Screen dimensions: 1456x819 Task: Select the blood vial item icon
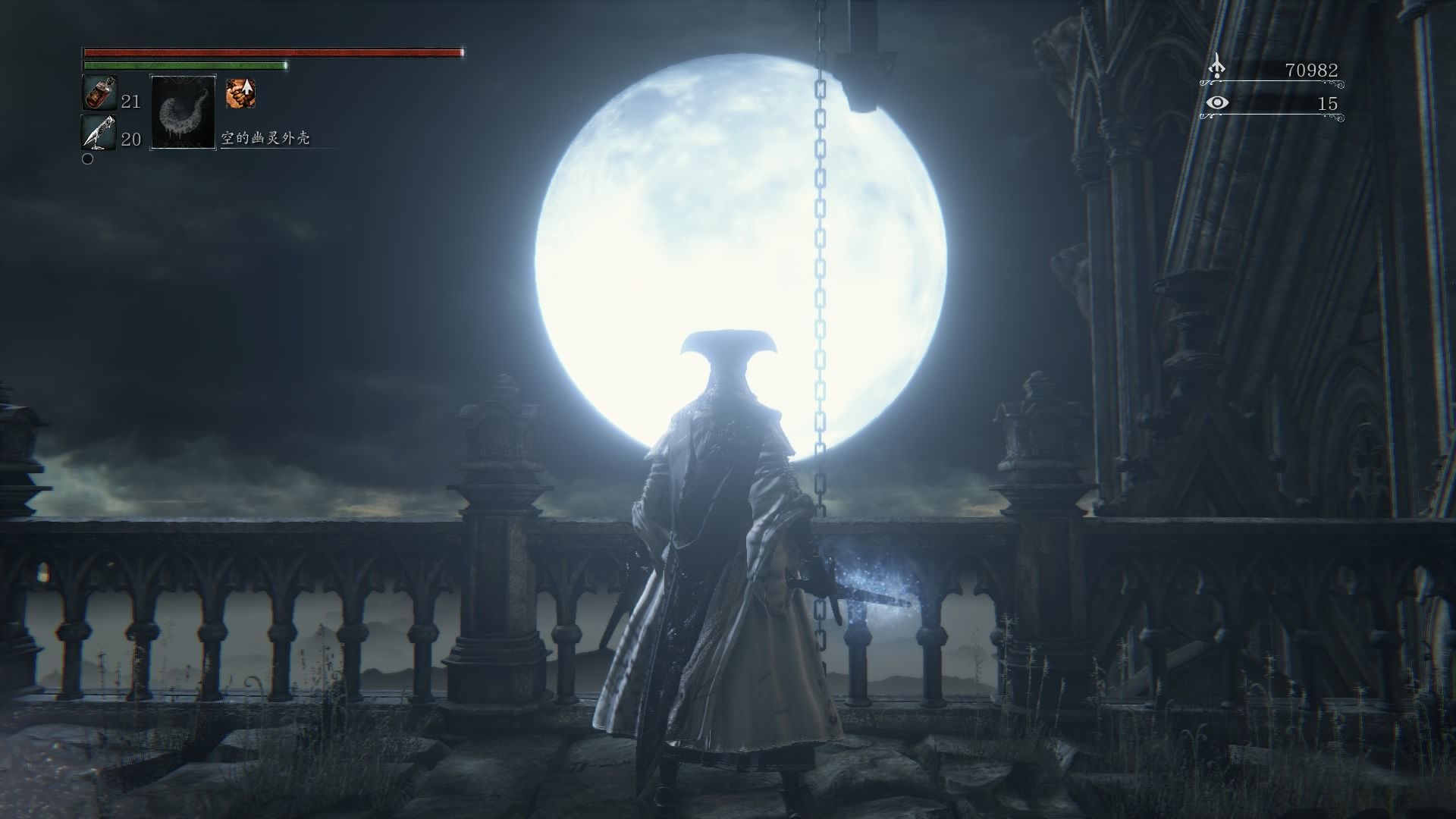pos(99,93)
